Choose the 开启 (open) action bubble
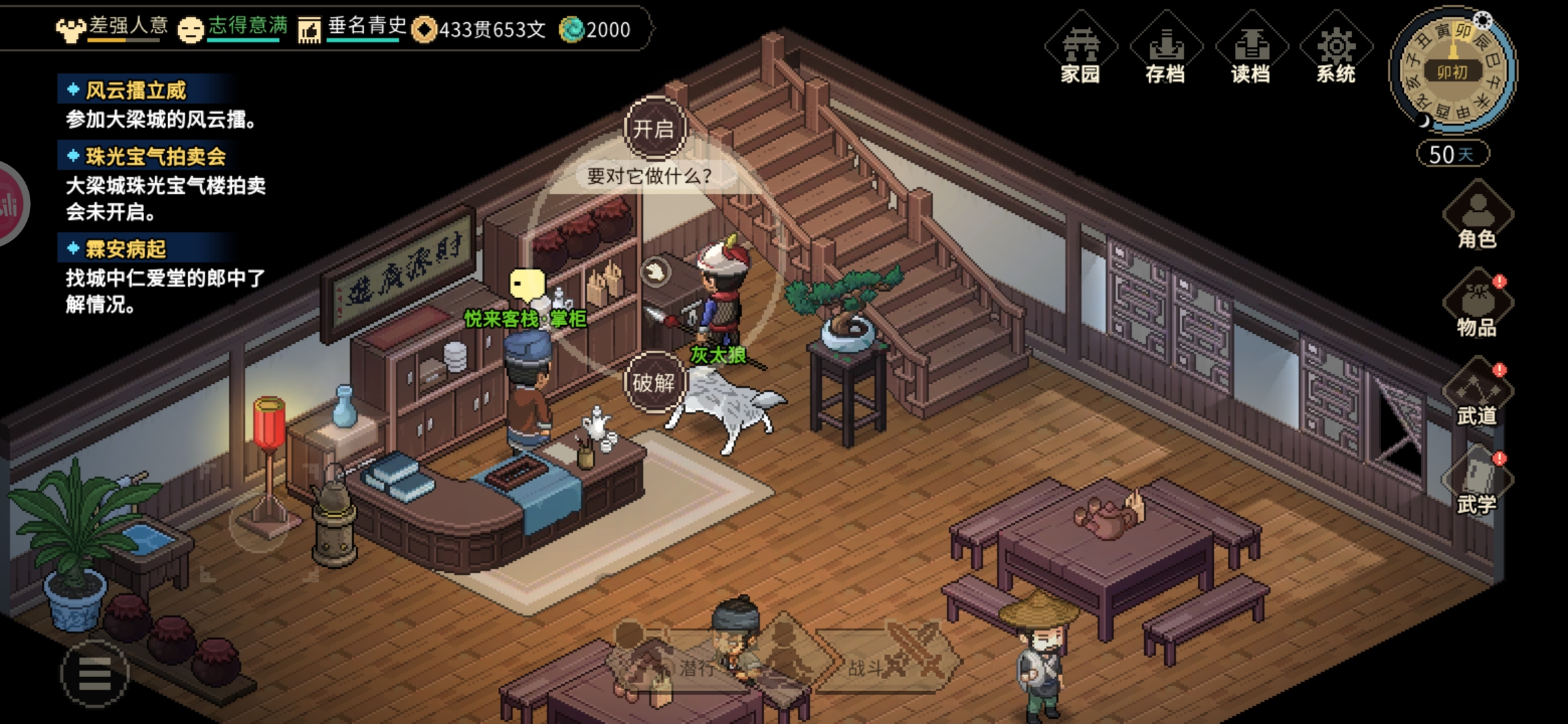The height and width of the screenshot is (724, 1568). click(654, 129)
